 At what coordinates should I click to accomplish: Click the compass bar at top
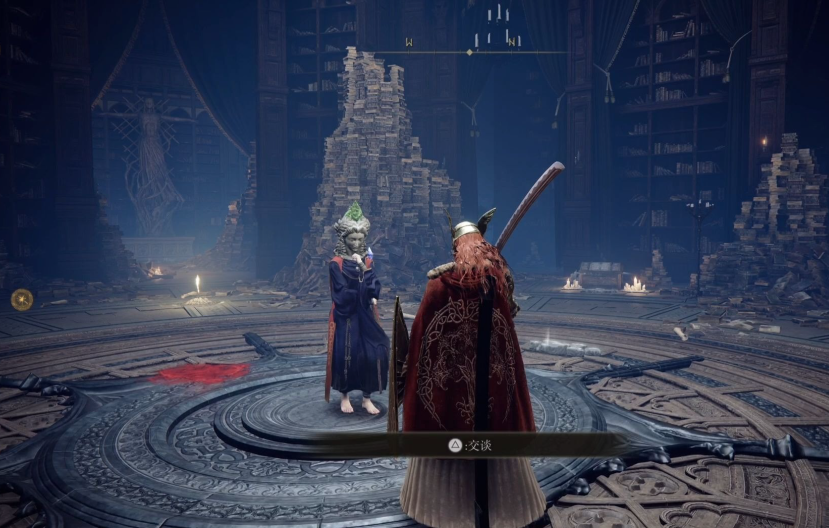click(469, 51)
